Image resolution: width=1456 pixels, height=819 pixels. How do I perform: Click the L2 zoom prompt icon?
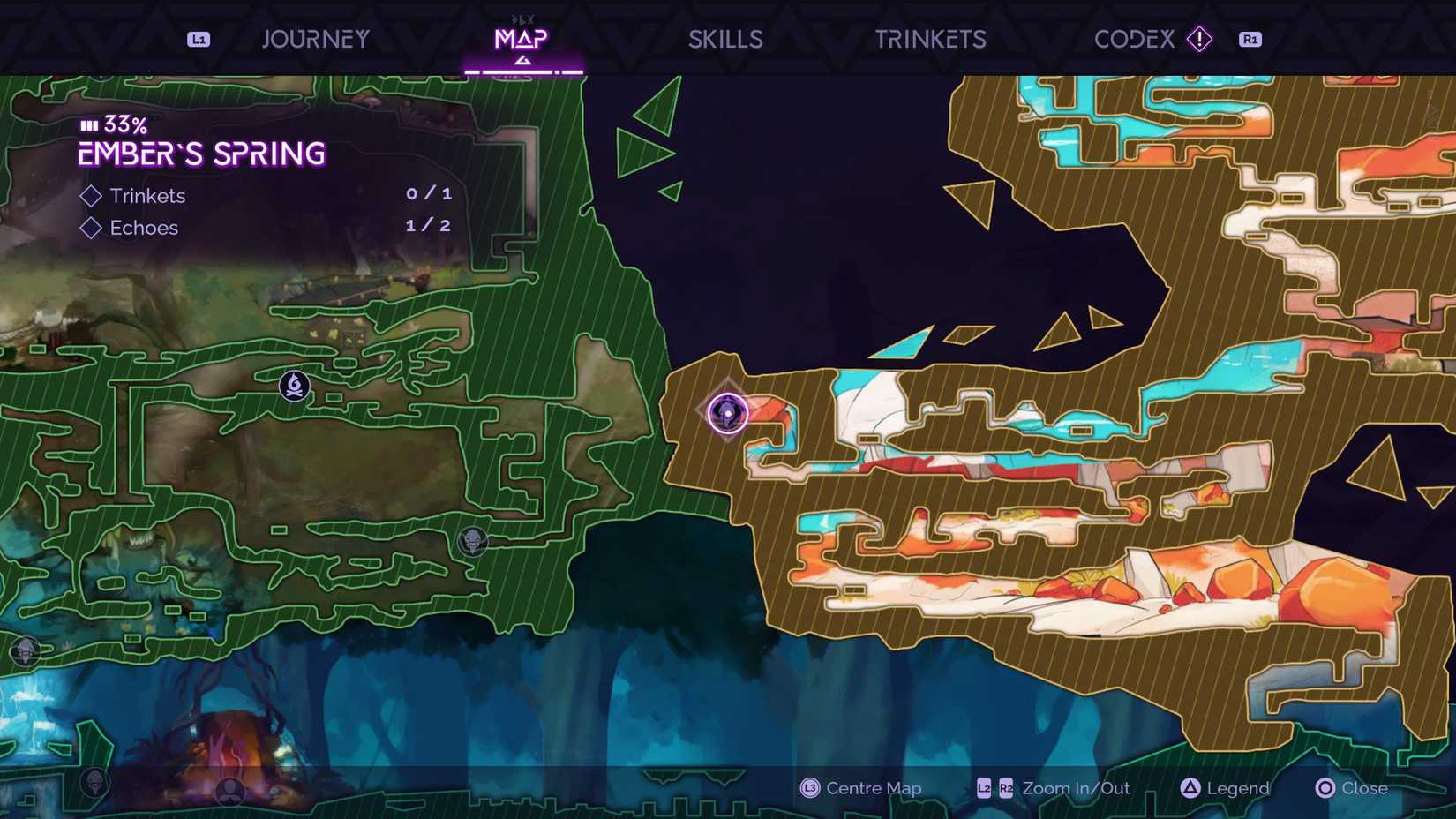[x=982, y=789]
